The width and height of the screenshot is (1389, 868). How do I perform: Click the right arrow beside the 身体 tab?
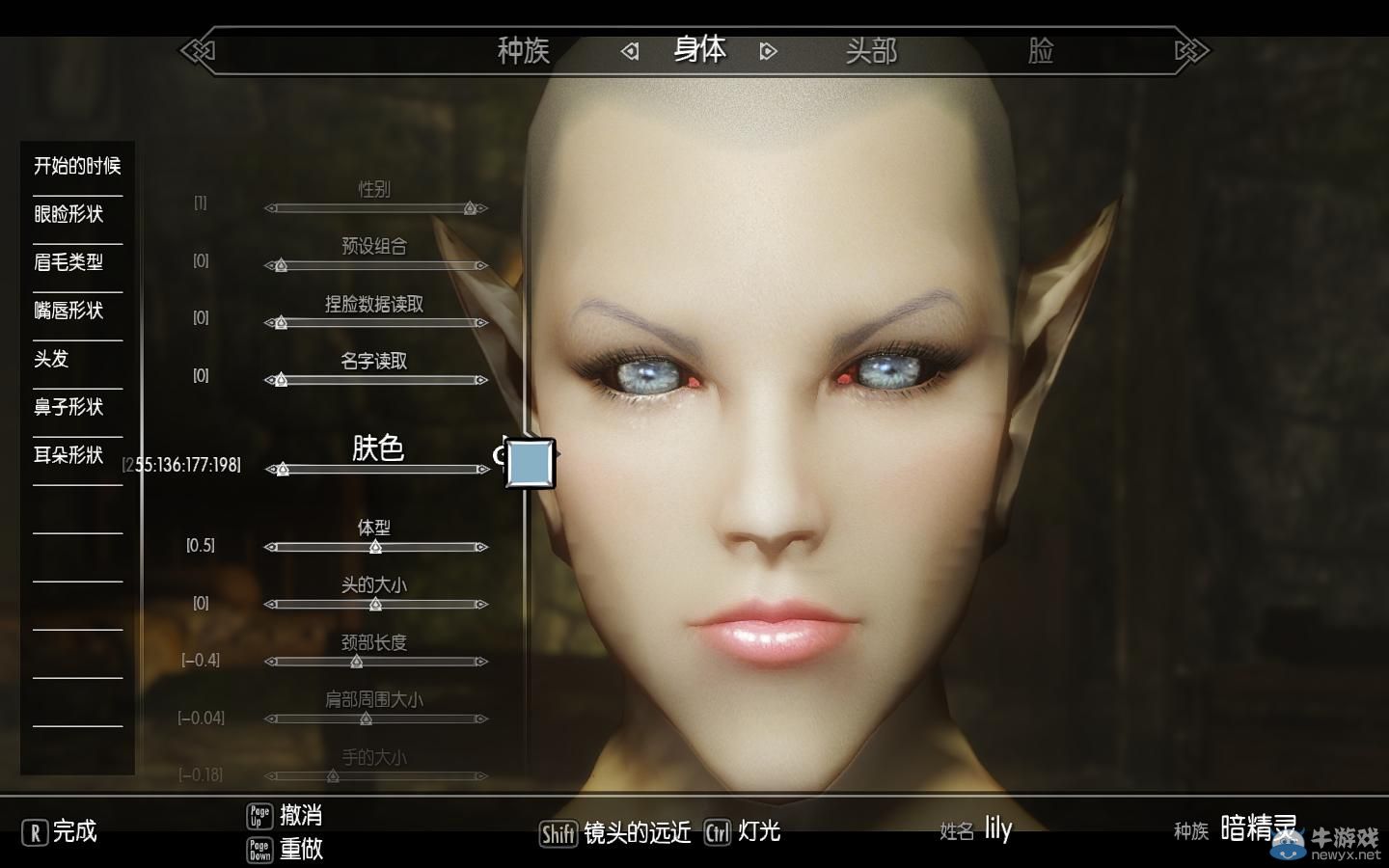point(768,50)
